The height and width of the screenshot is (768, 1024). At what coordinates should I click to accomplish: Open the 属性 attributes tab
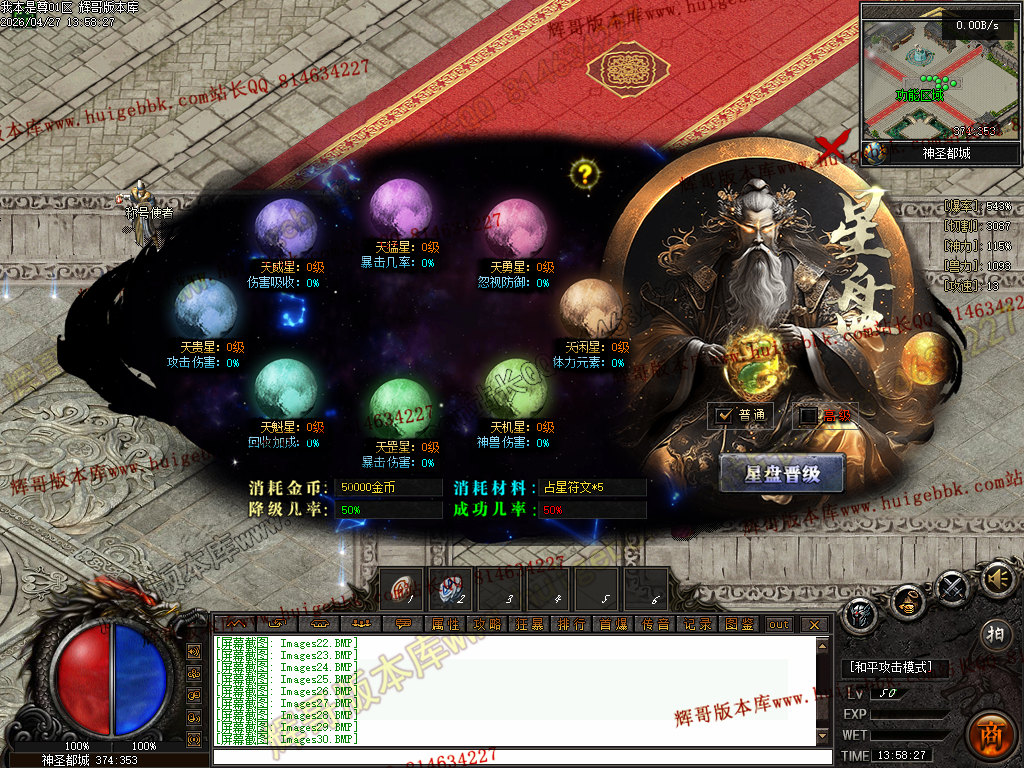(x=446, y=624)
